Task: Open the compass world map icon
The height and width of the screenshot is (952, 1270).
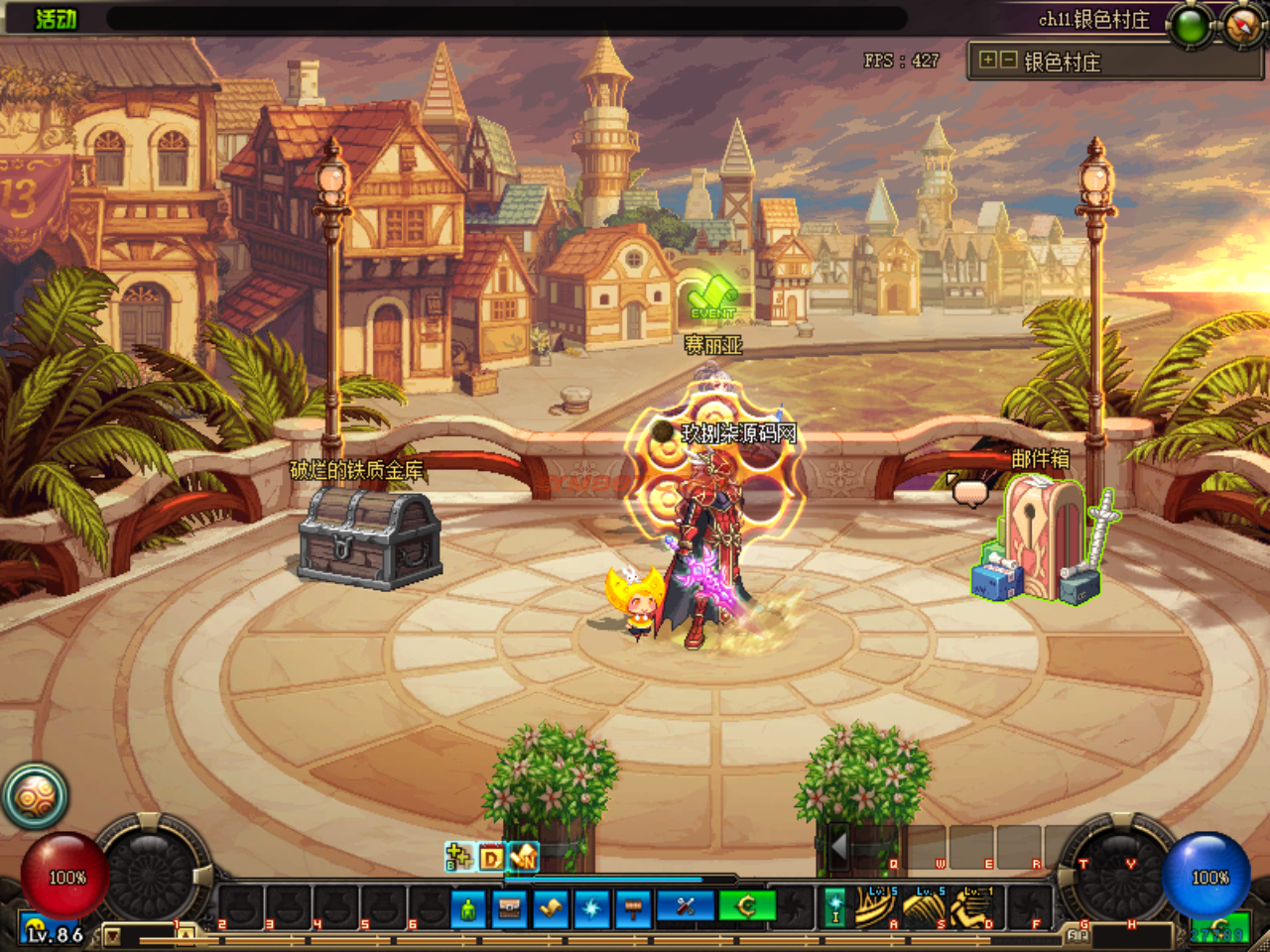Action: 1243,26
